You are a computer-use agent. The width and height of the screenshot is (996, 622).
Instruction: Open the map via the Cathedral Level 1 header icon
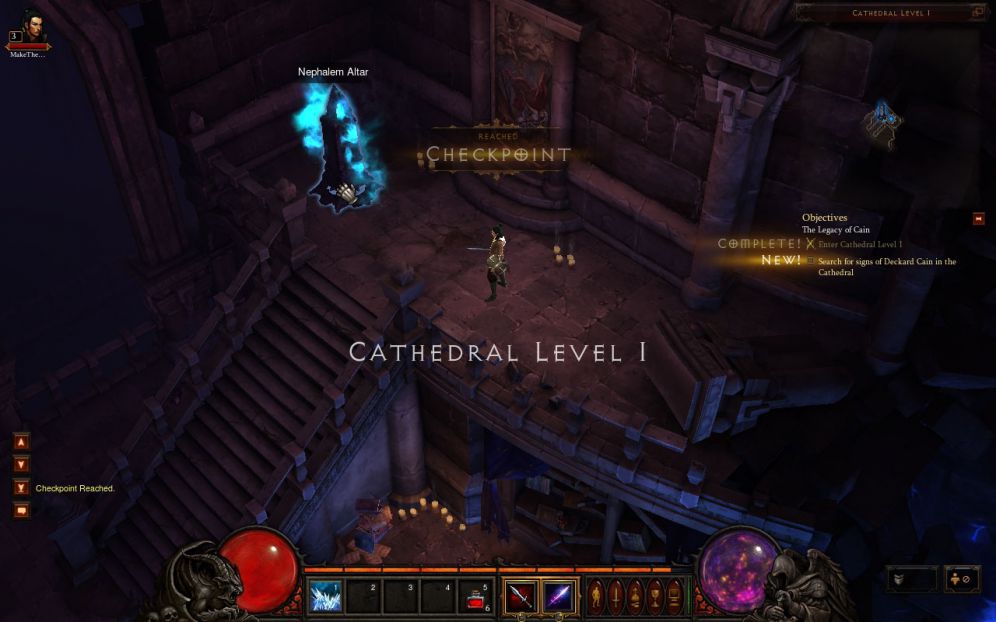977,13
